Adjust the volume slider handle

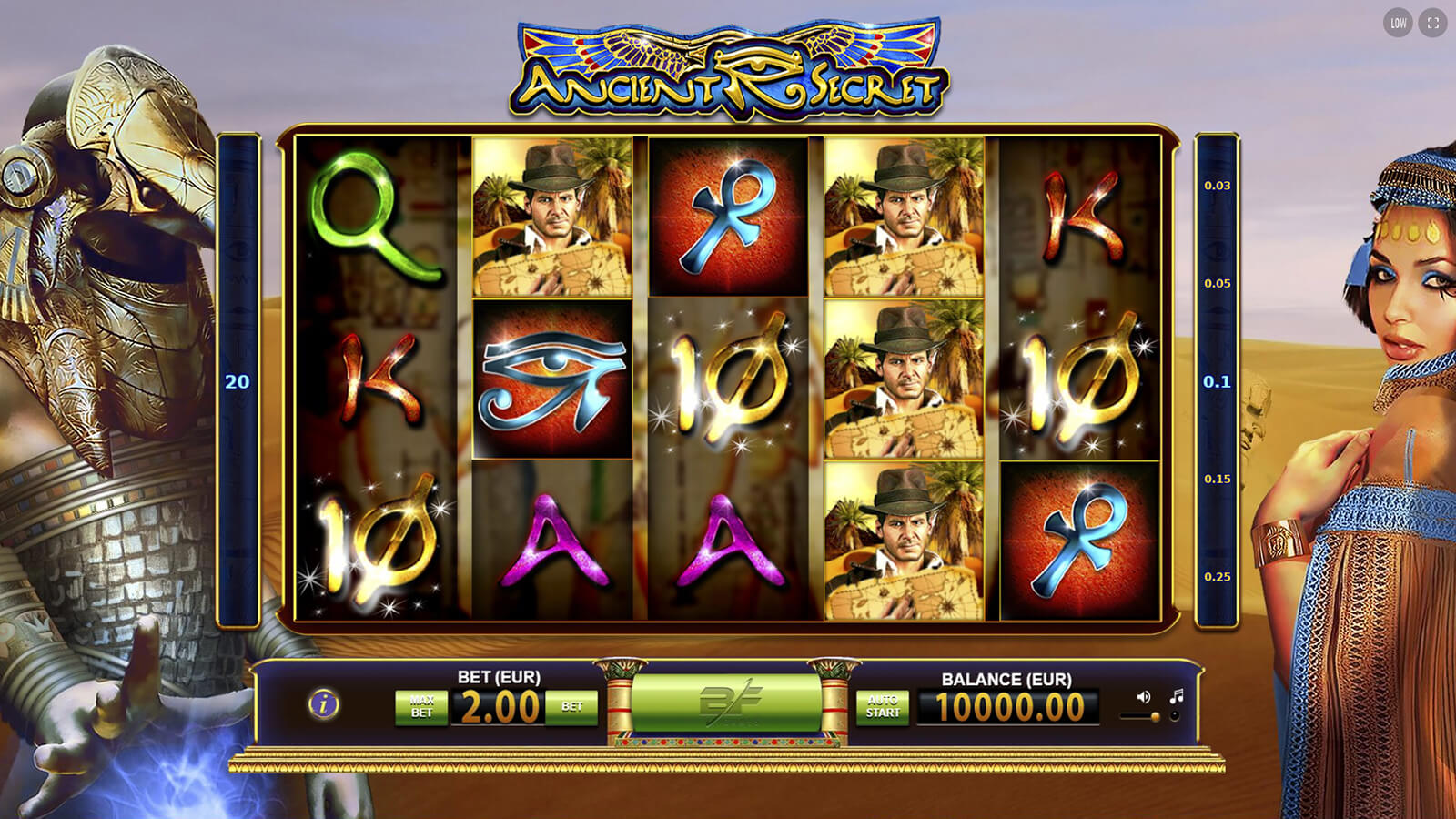(1156, 717)
